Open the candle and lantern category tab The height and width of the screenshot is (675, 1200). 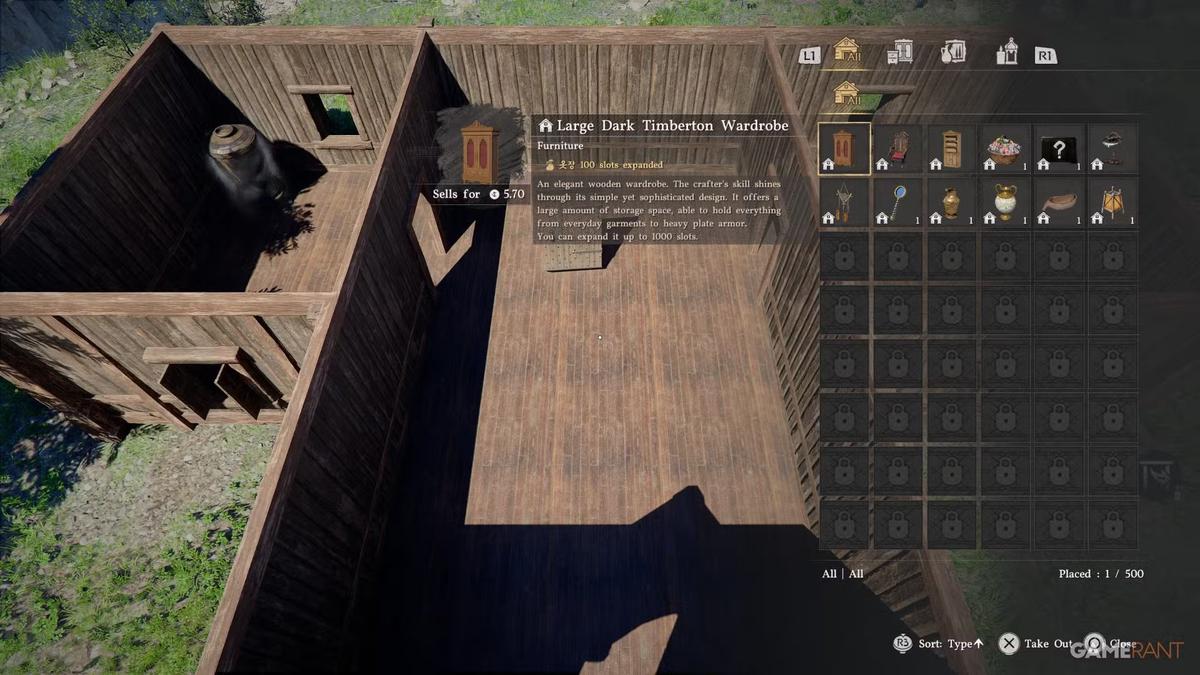coord(1006,52)
